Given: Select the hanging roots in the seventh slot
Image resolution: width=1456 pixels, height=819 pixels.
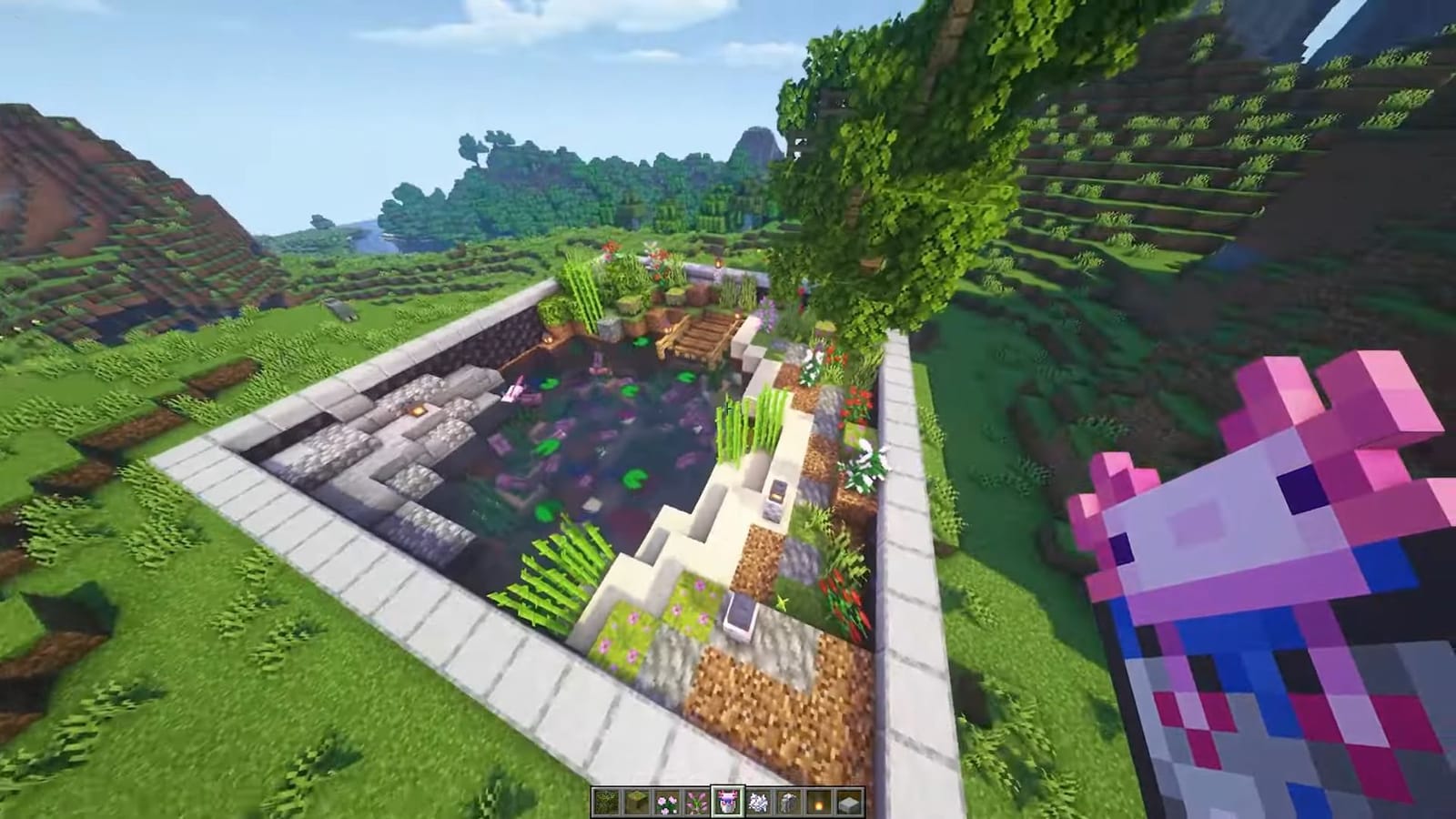Looking at the screenshot, I should [788, 801].
